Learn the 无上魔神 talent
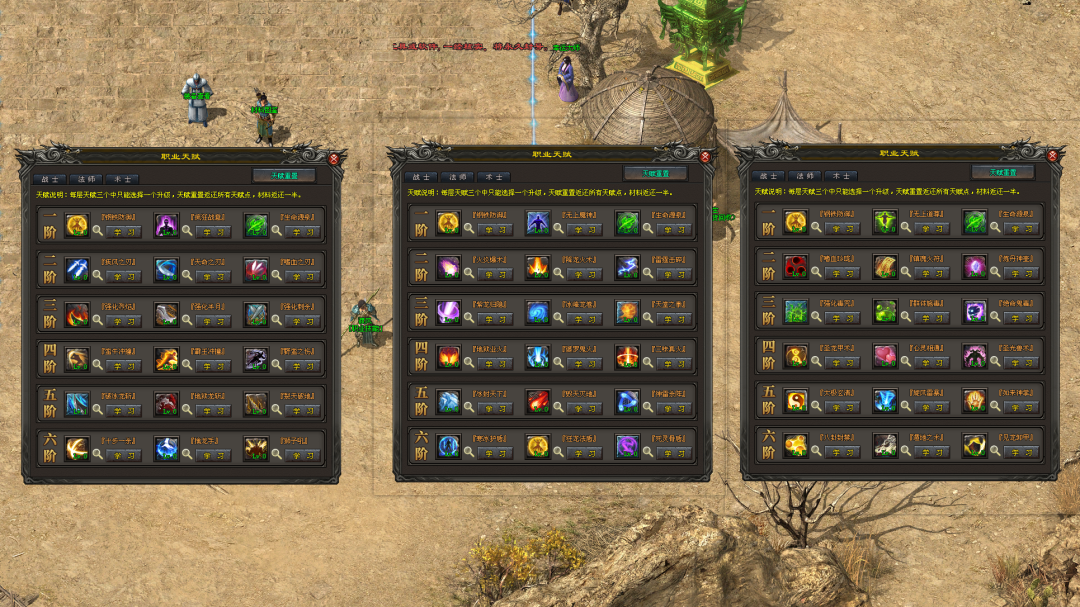Screen dimensions: 1080x607 pyautogui.click(x=585, y=229)
